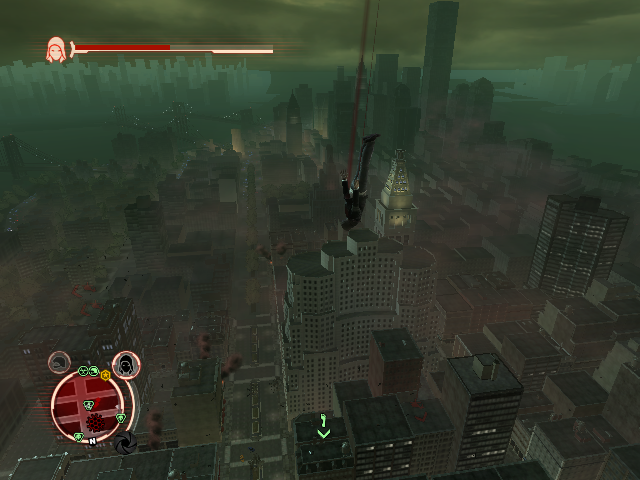Screen dimensions: 640x480
Task: Select the infected hive marker on minimap
Action: [x=94, y=422]
